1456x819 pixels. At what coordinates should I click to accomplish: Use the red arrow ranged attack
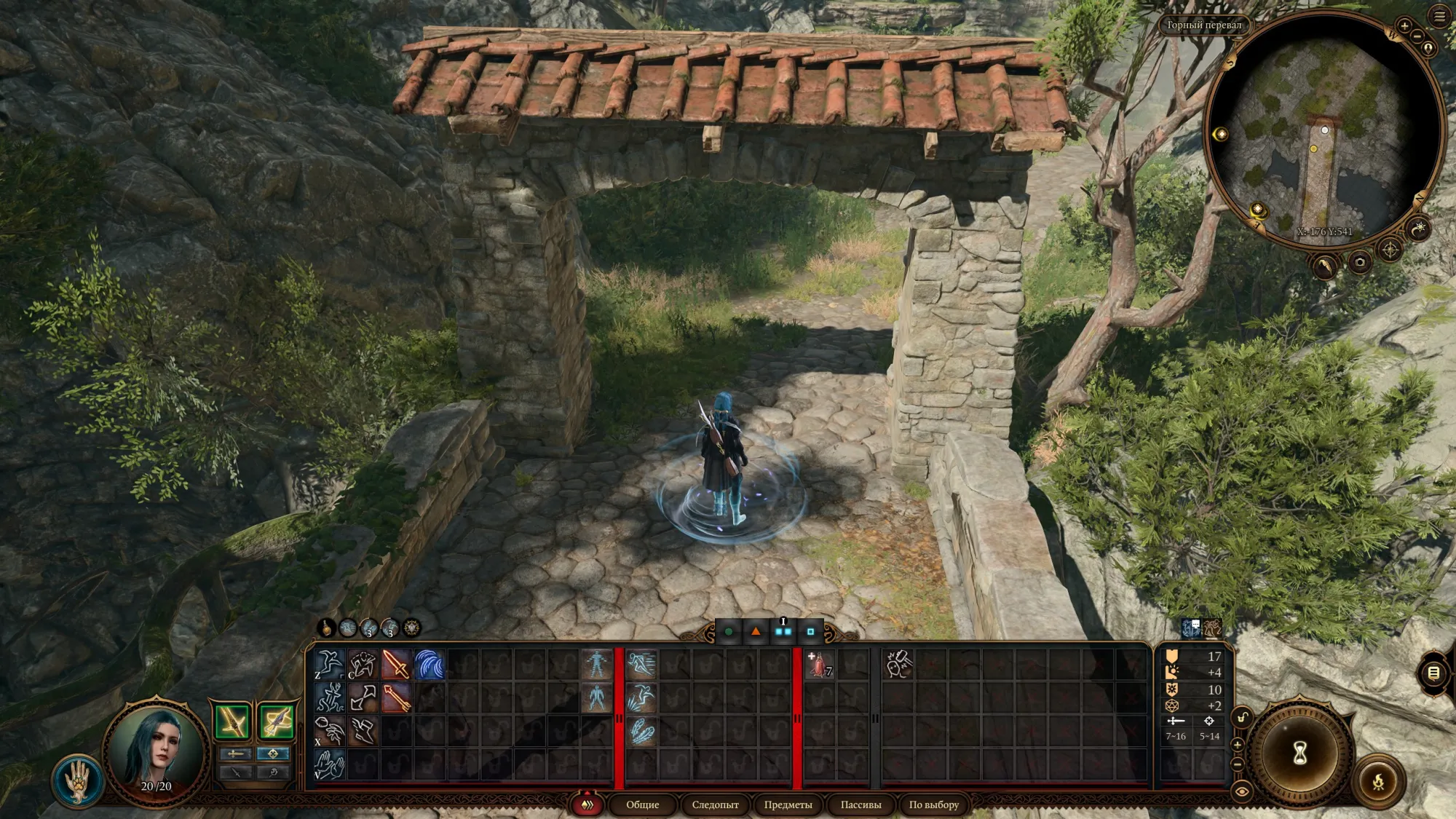point(395,698)
